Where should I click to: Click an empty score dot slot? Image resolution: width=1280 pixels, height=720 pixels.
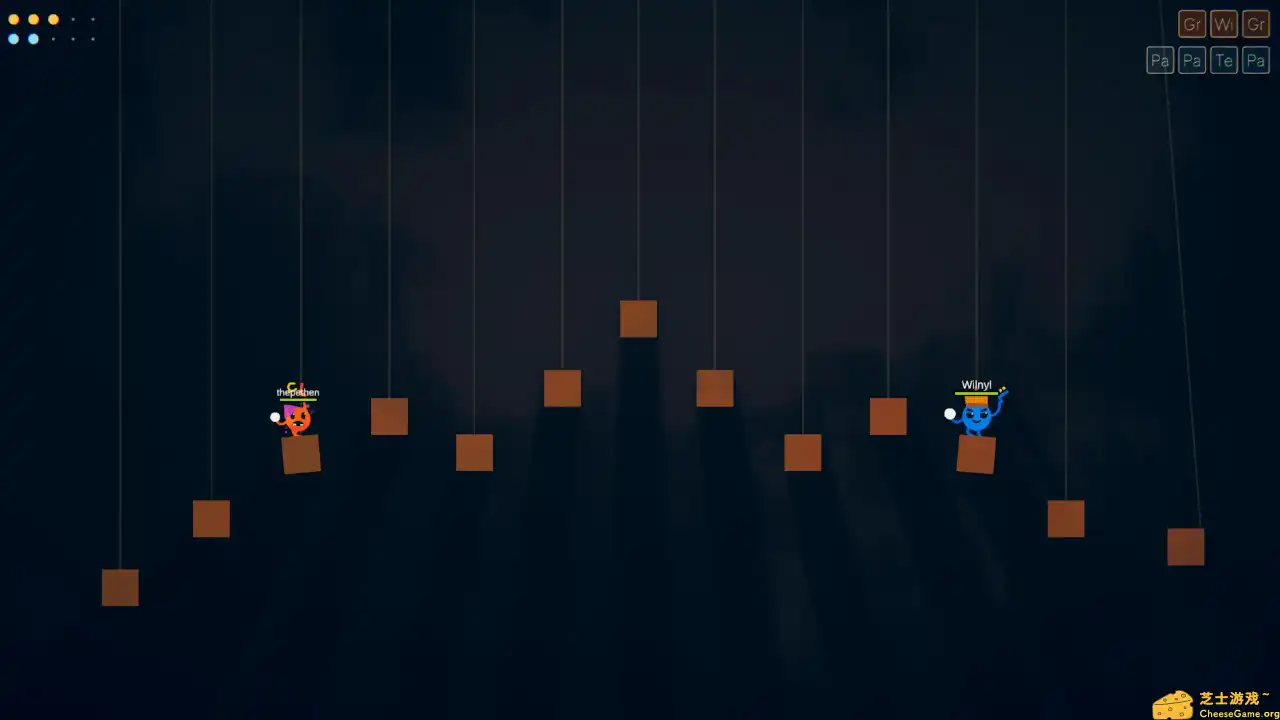(x=74, y=20)
